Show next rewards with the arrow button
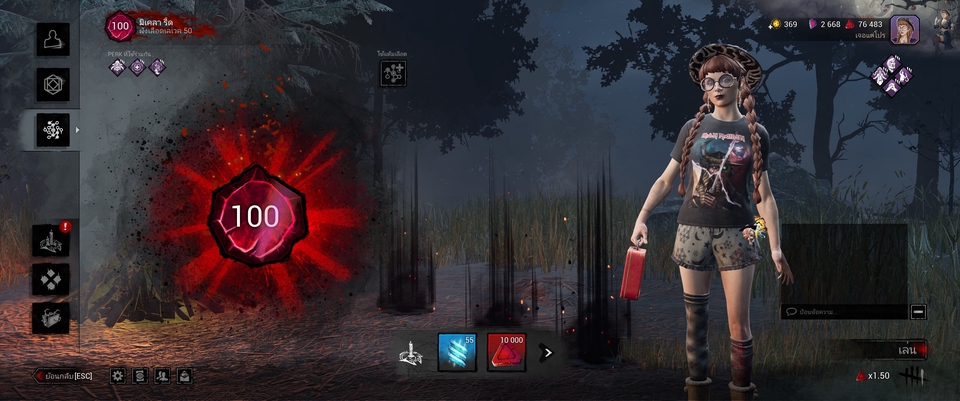The width and height of the screenshot is (960, 401). click(547, 352)
